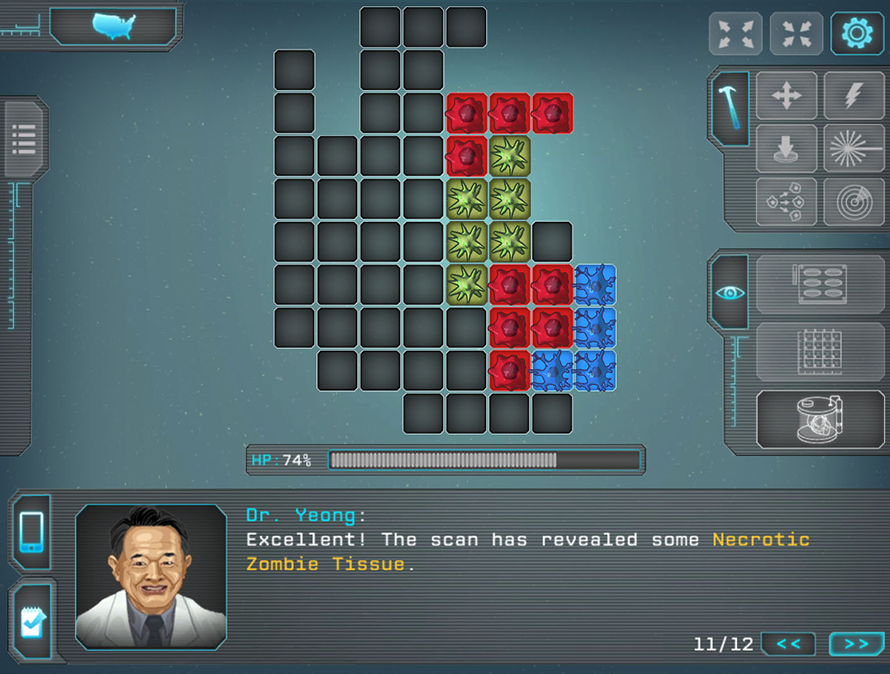
Task: Click the expand-arrows zoom out button
Action: 735,34
